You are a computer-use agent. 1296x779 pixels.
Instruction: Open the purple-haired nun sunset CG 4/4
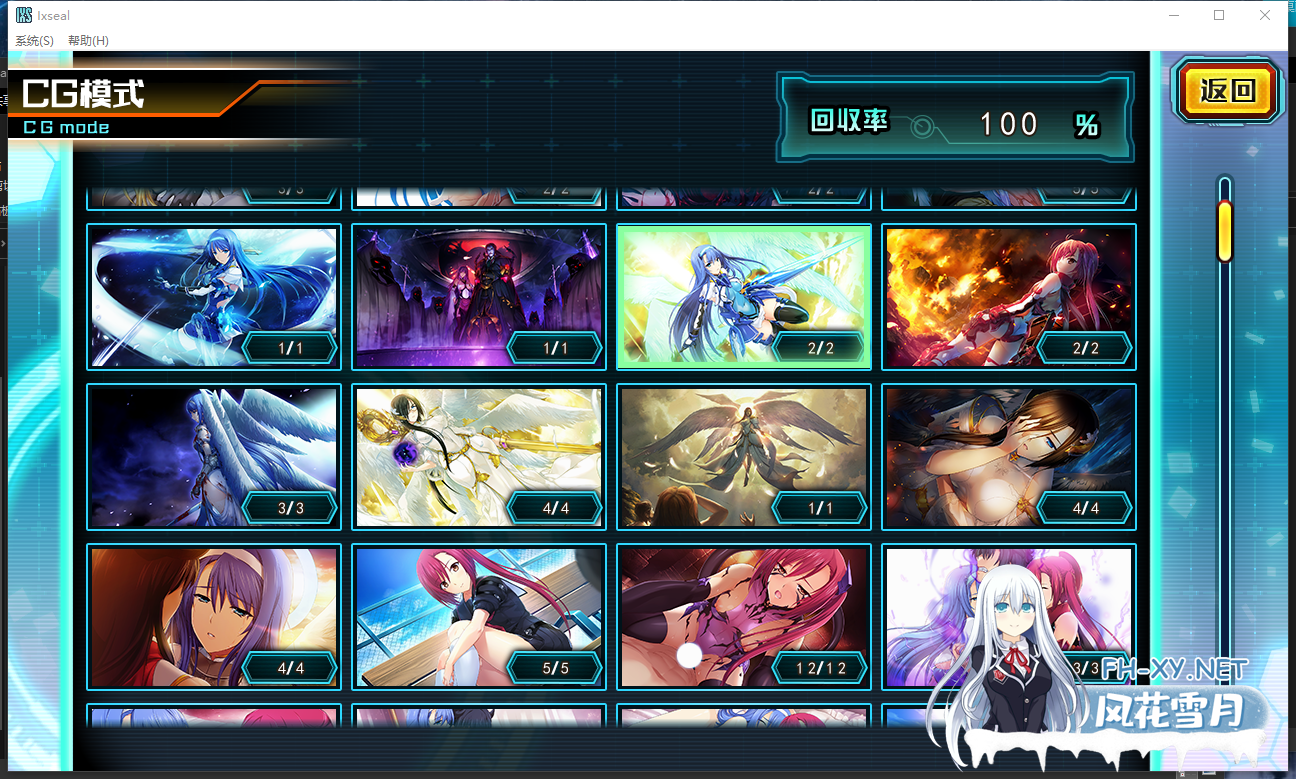coord(213,617)
